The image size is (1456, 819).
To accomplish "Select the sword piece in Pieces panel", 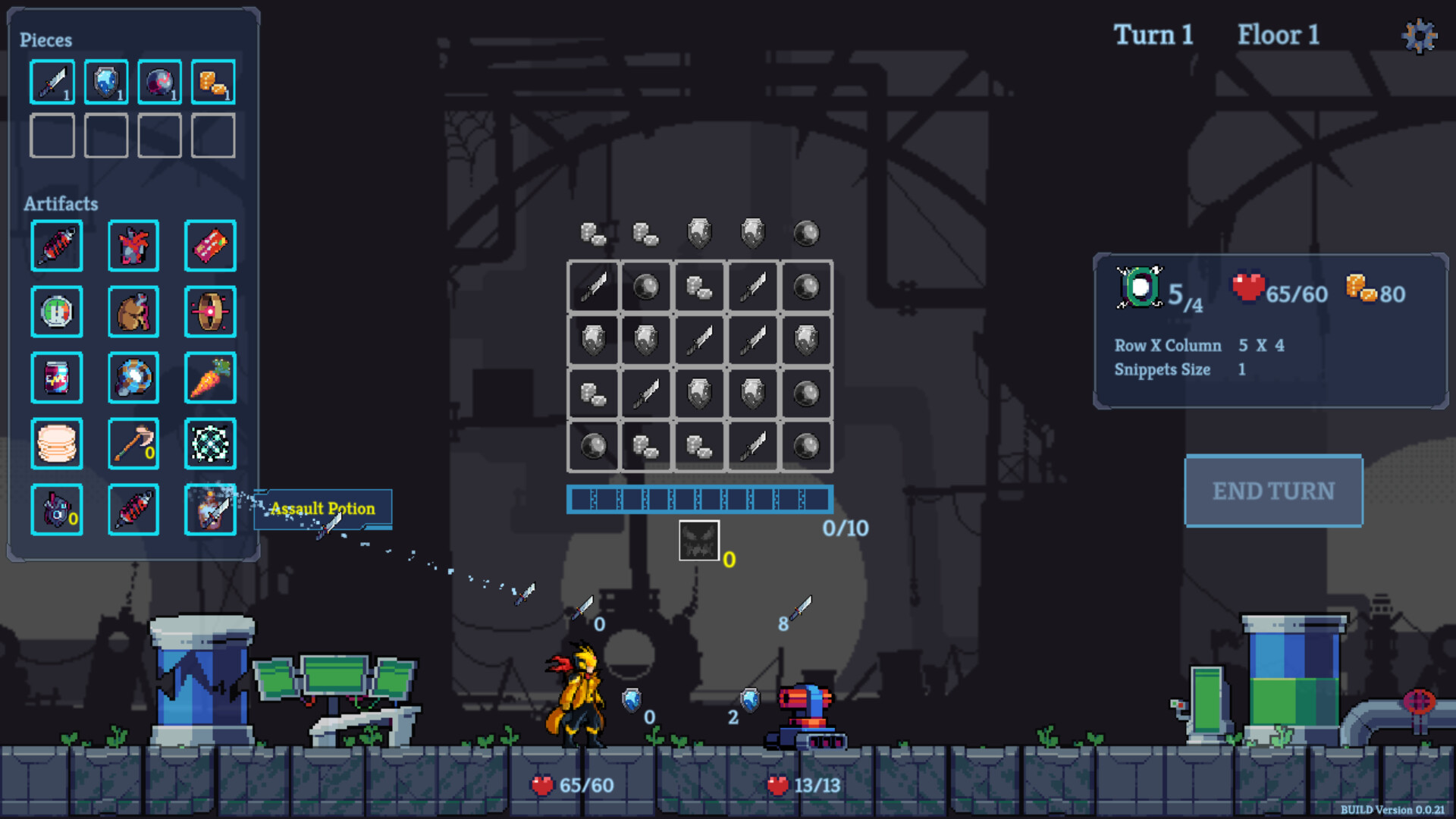I will coord(52,81).
